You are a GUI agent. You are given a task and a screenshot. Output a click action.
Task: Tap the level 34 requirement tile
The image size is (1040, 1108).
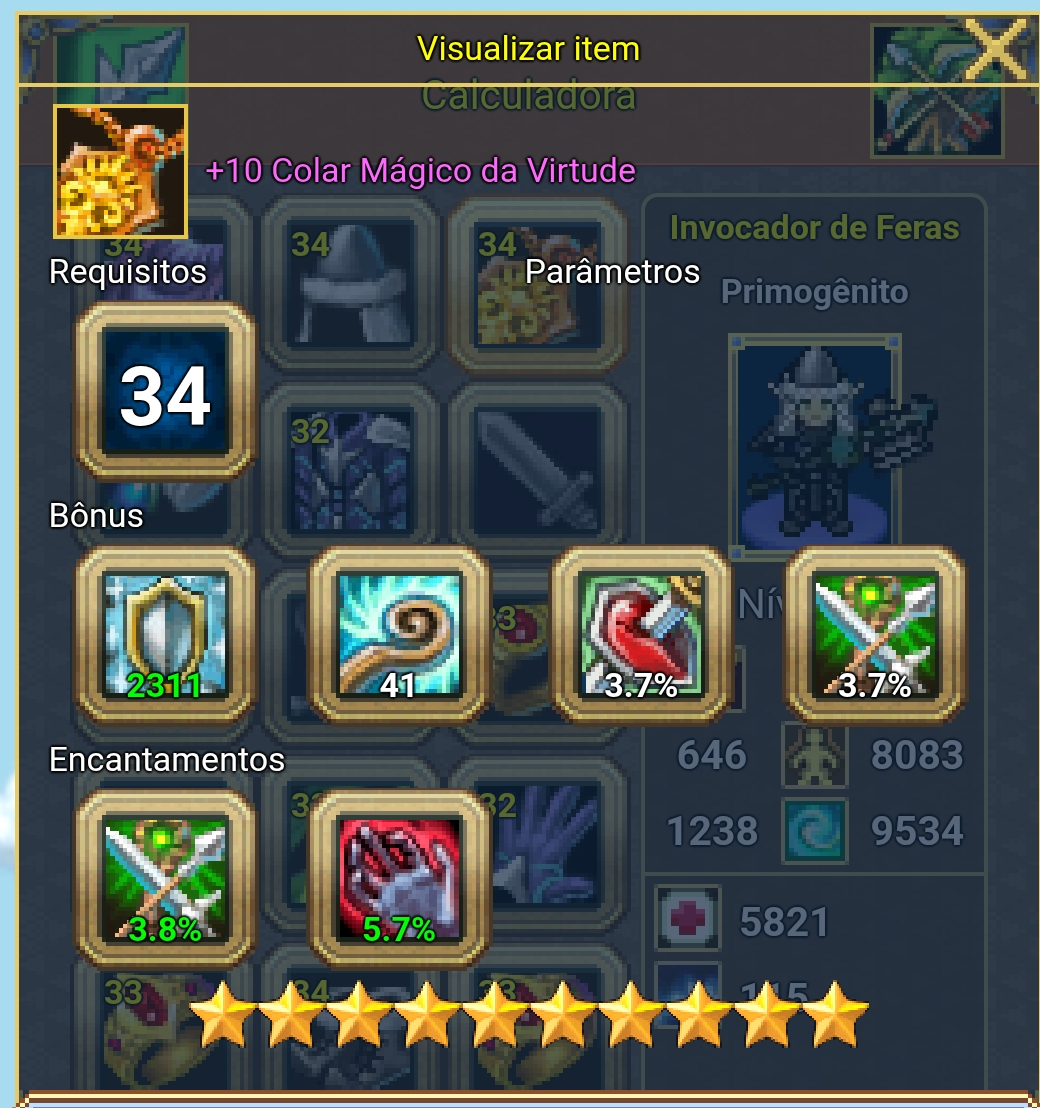165,394
